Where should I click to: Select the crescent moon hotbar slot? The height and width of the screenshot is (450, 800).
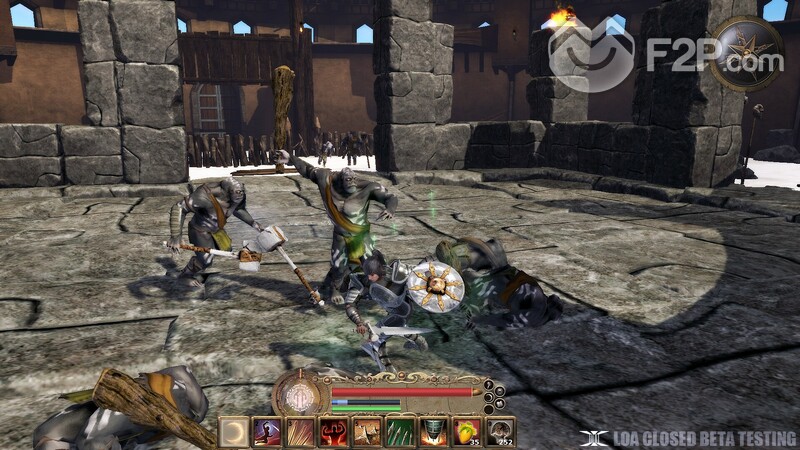click(234, 432)
